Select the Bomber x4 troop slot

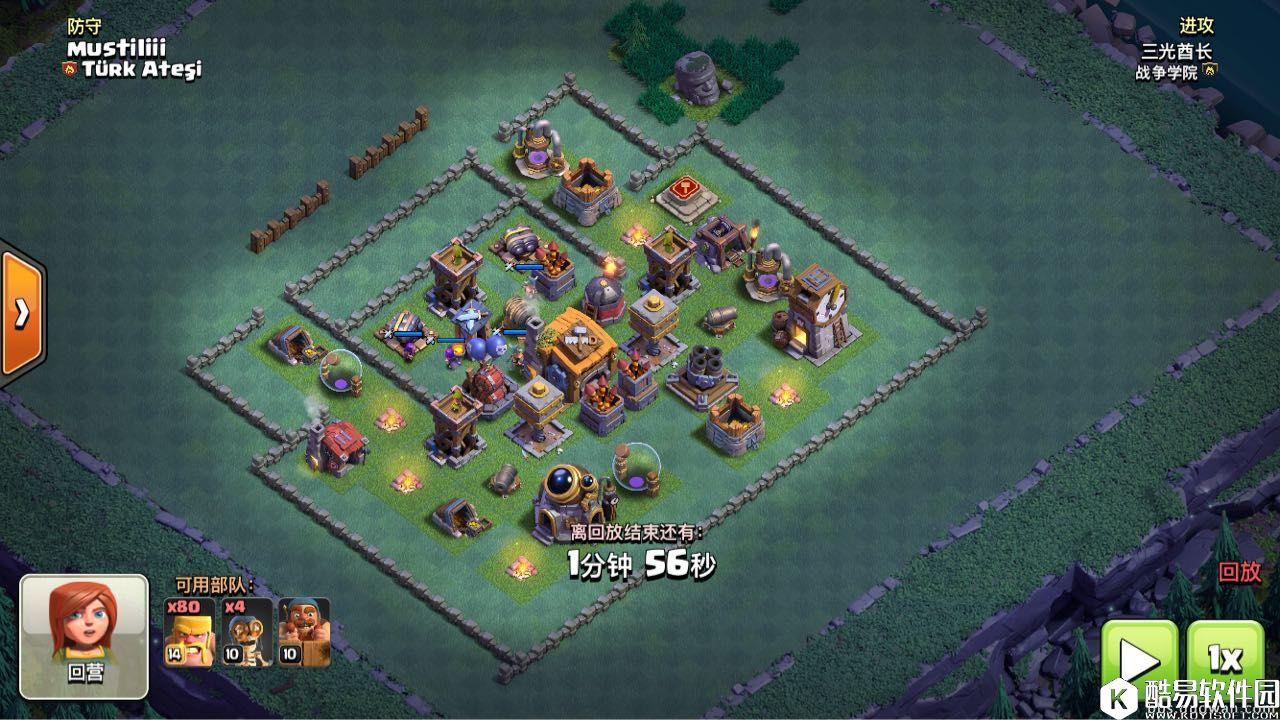pos(247,632)
